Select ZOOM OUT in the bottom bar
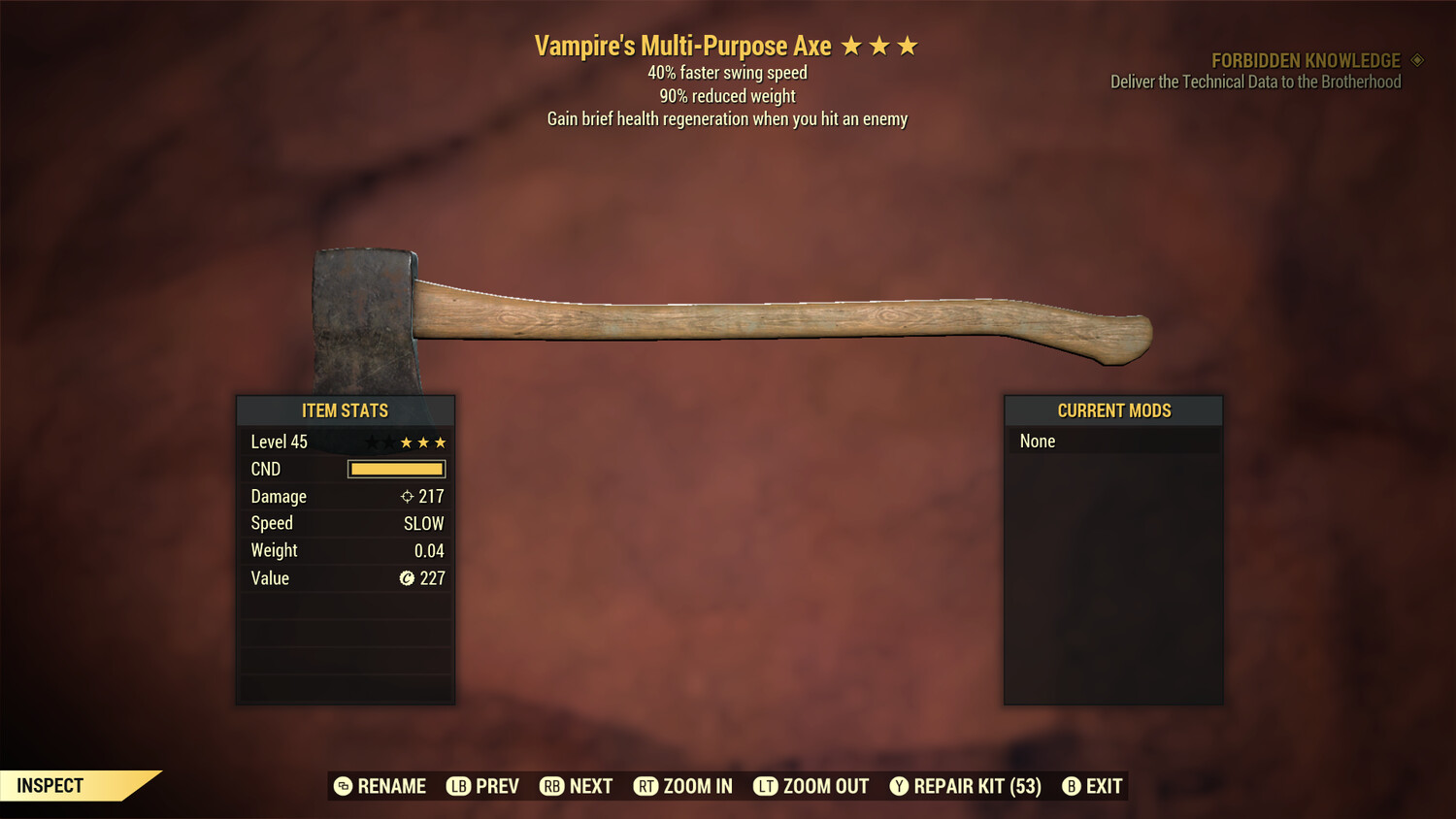Screen dimensions: 1456x819 pyautogui.click(x=811, y=786)
